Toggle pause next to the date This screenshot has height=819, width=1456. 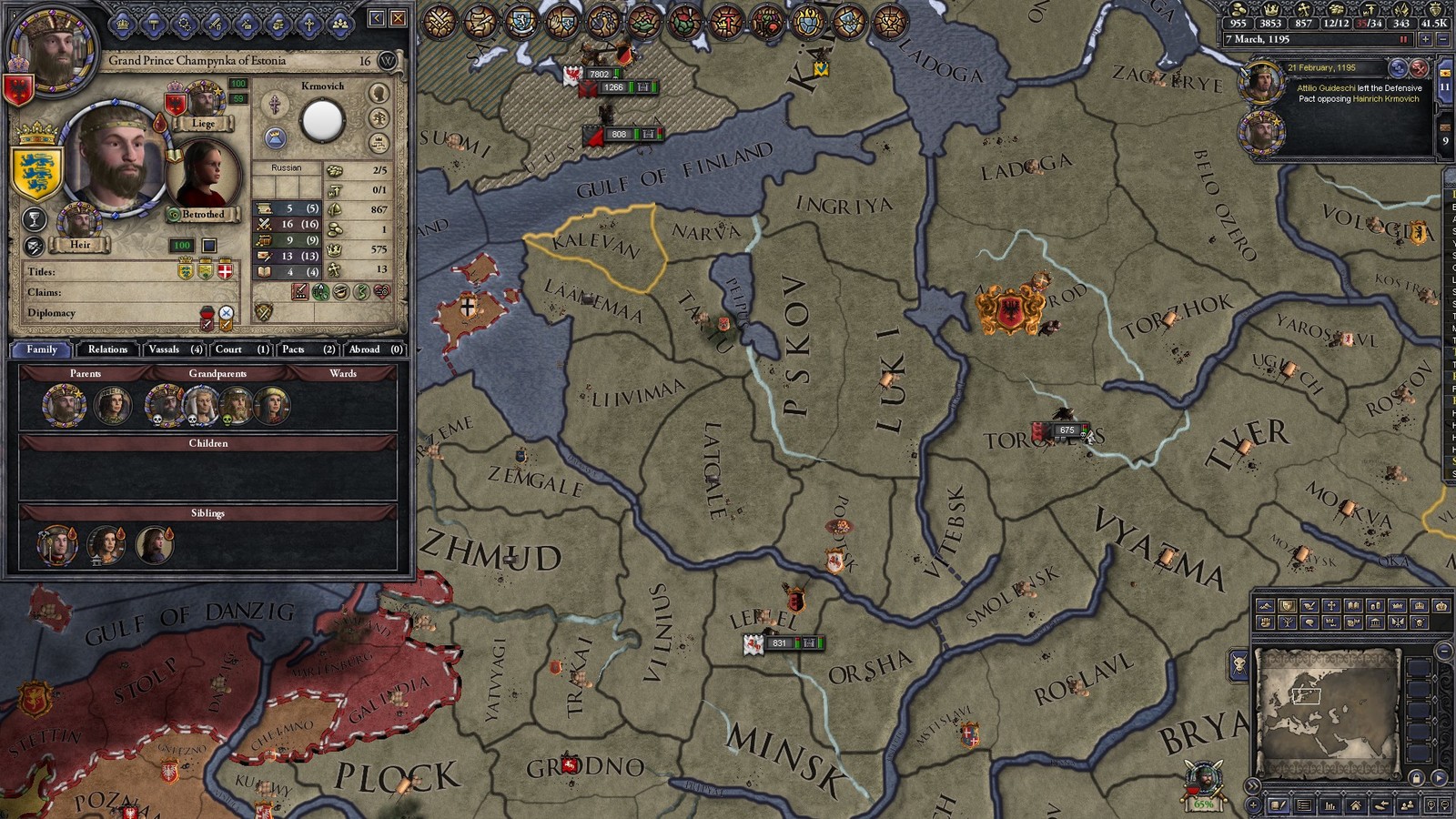pos(1403,40)
